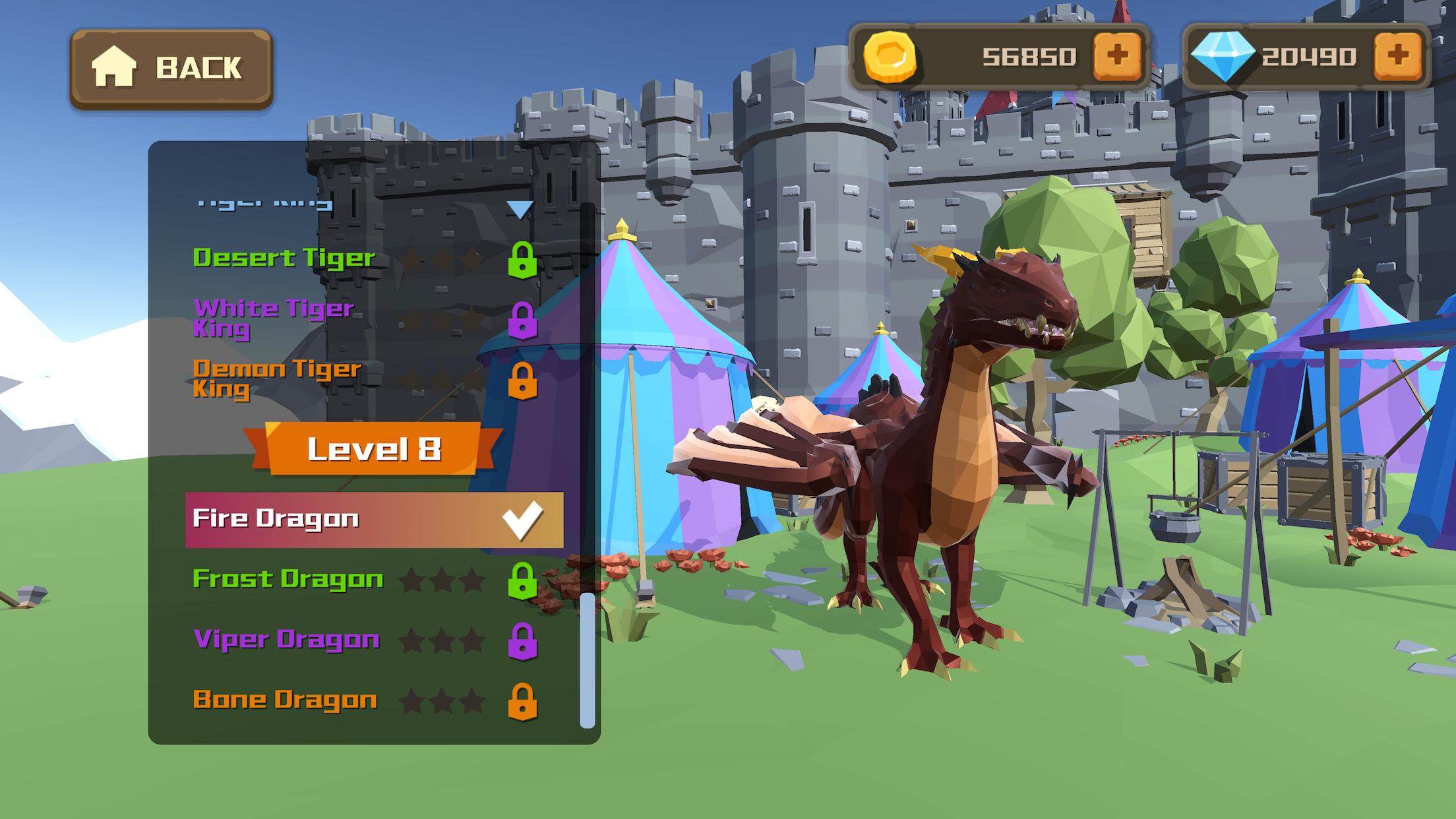Buy more diamonds with the plus button
1456x819 pixels.
tap(1398, 56)
